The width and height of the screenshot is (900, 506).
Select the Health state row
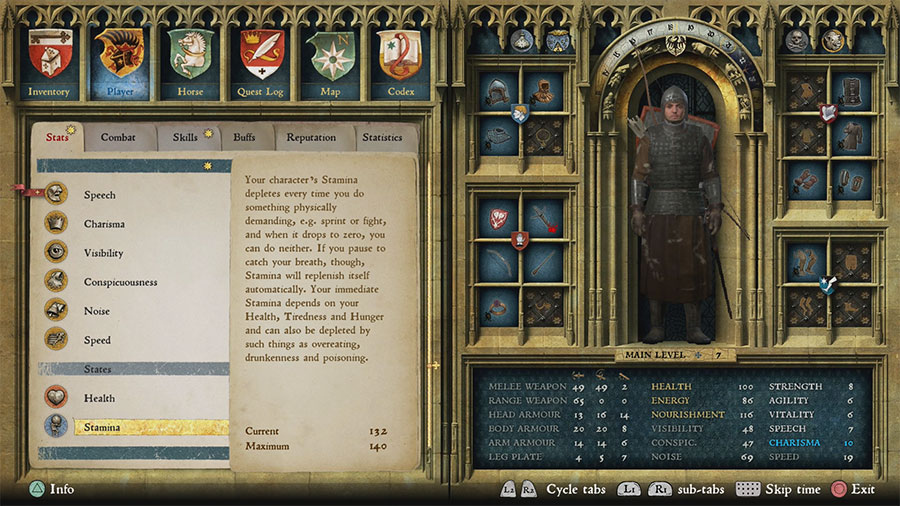point(99,398)
